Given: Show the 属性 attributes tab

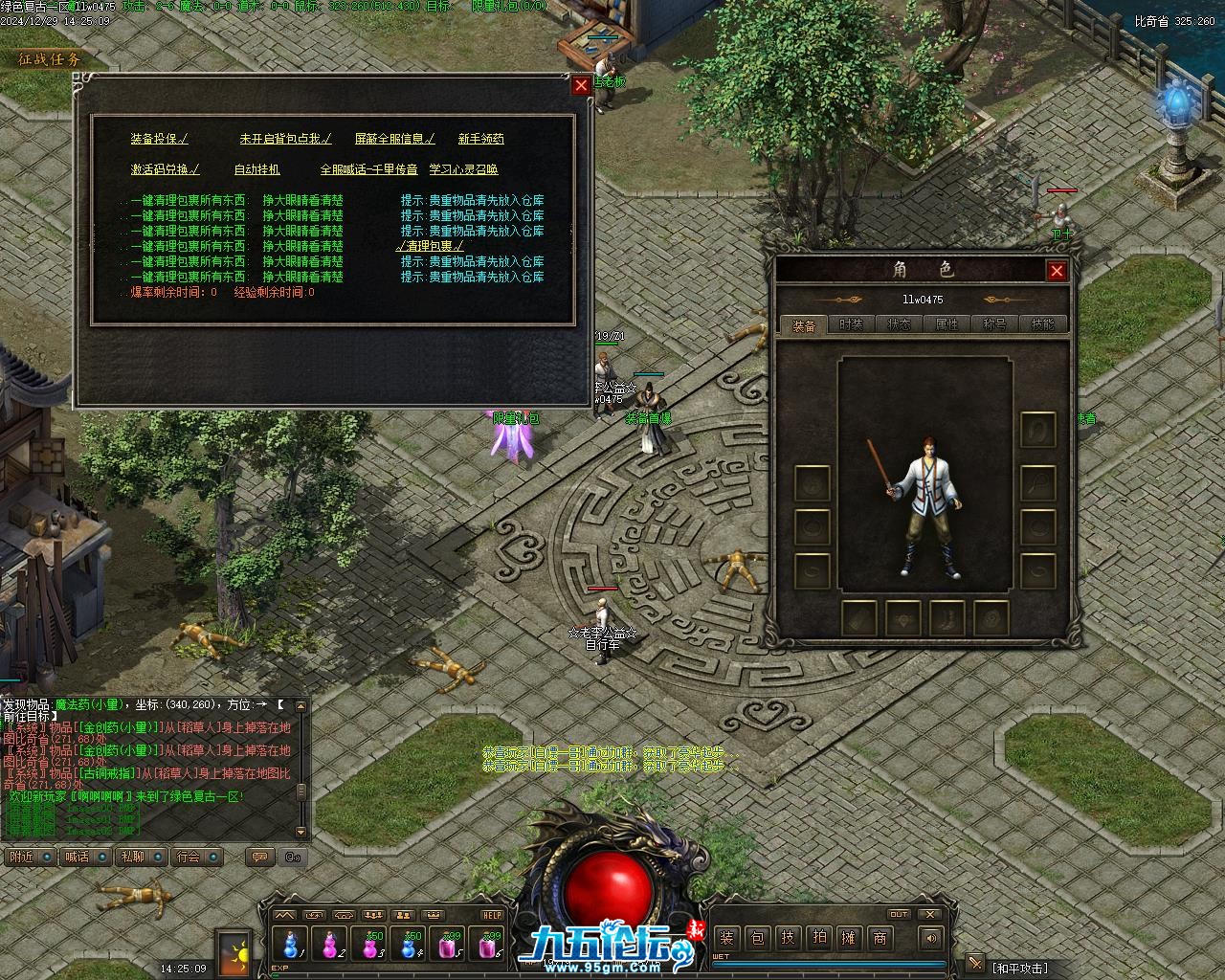Looking at the screenshot, I should click(x=947, y=324).
